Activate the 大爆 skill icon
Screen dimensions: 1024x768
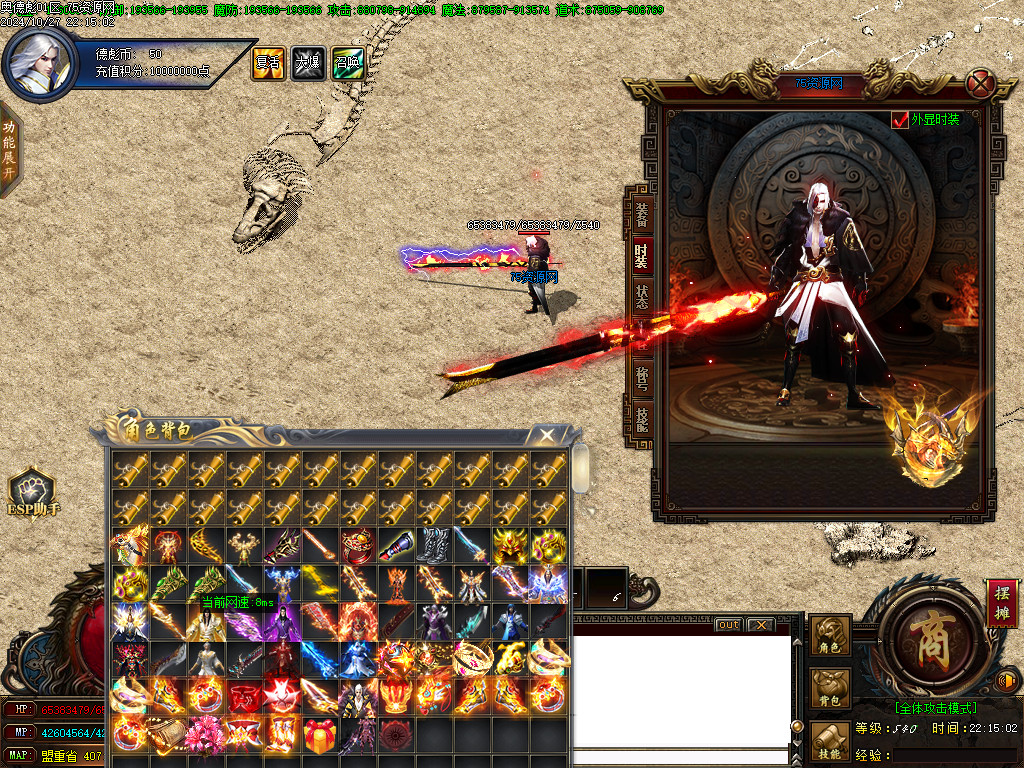coord(308,64)
